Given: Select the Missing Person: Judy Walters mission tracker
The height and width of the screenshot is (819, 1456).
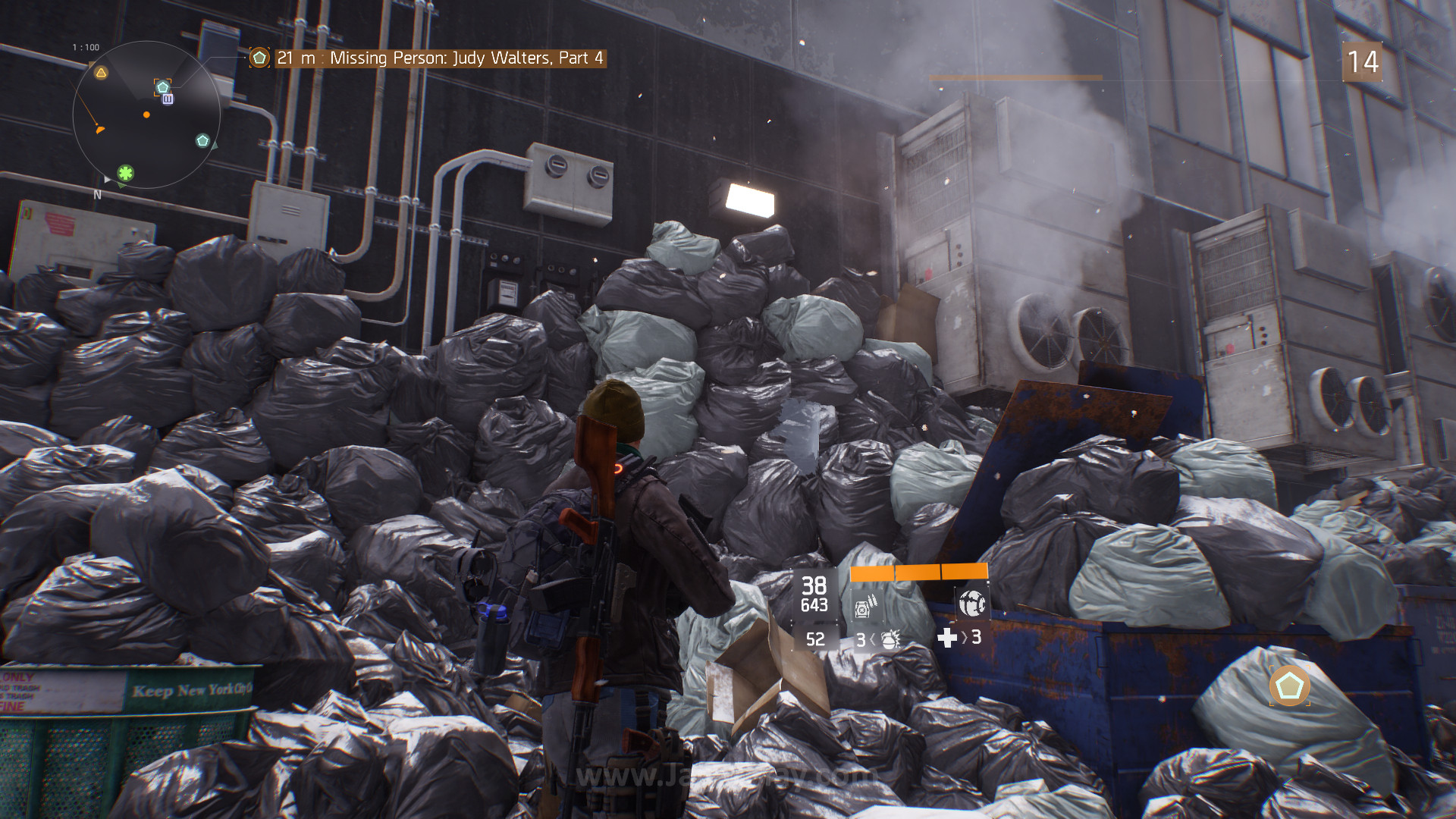Looking at the screenshot, I should click(x=438, y=58).
